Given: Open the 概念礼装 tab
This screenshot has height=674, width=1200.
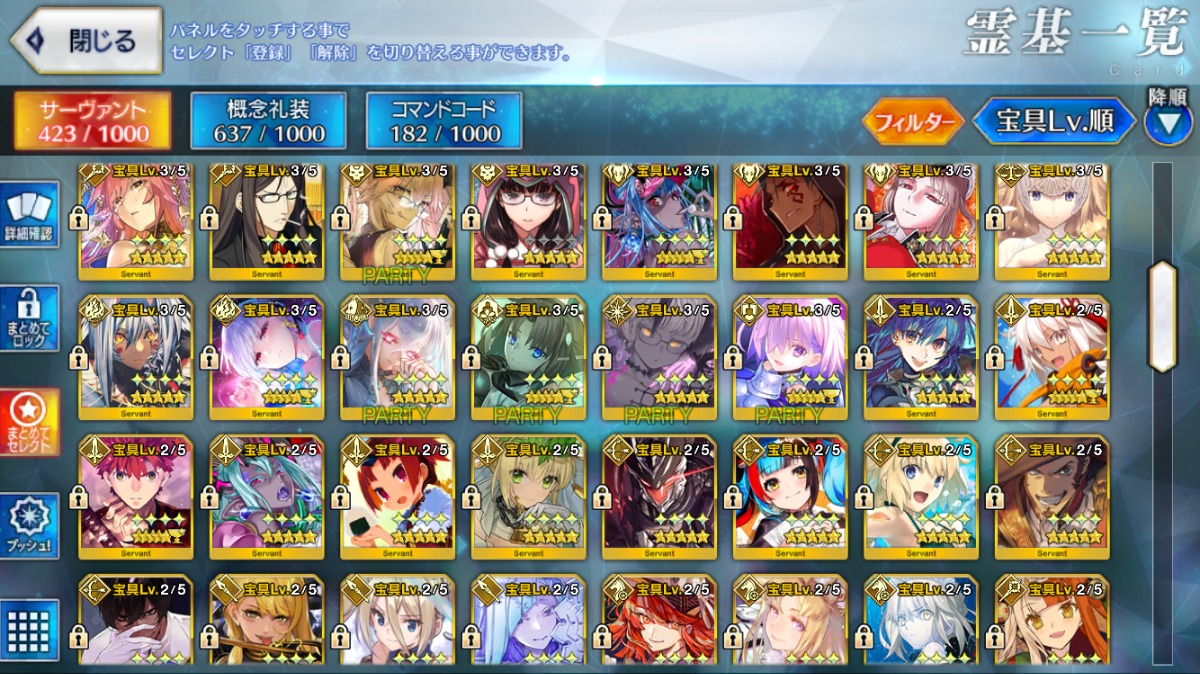Looking at the screenshot, I should pyautogui.click(x=268, y=121).
